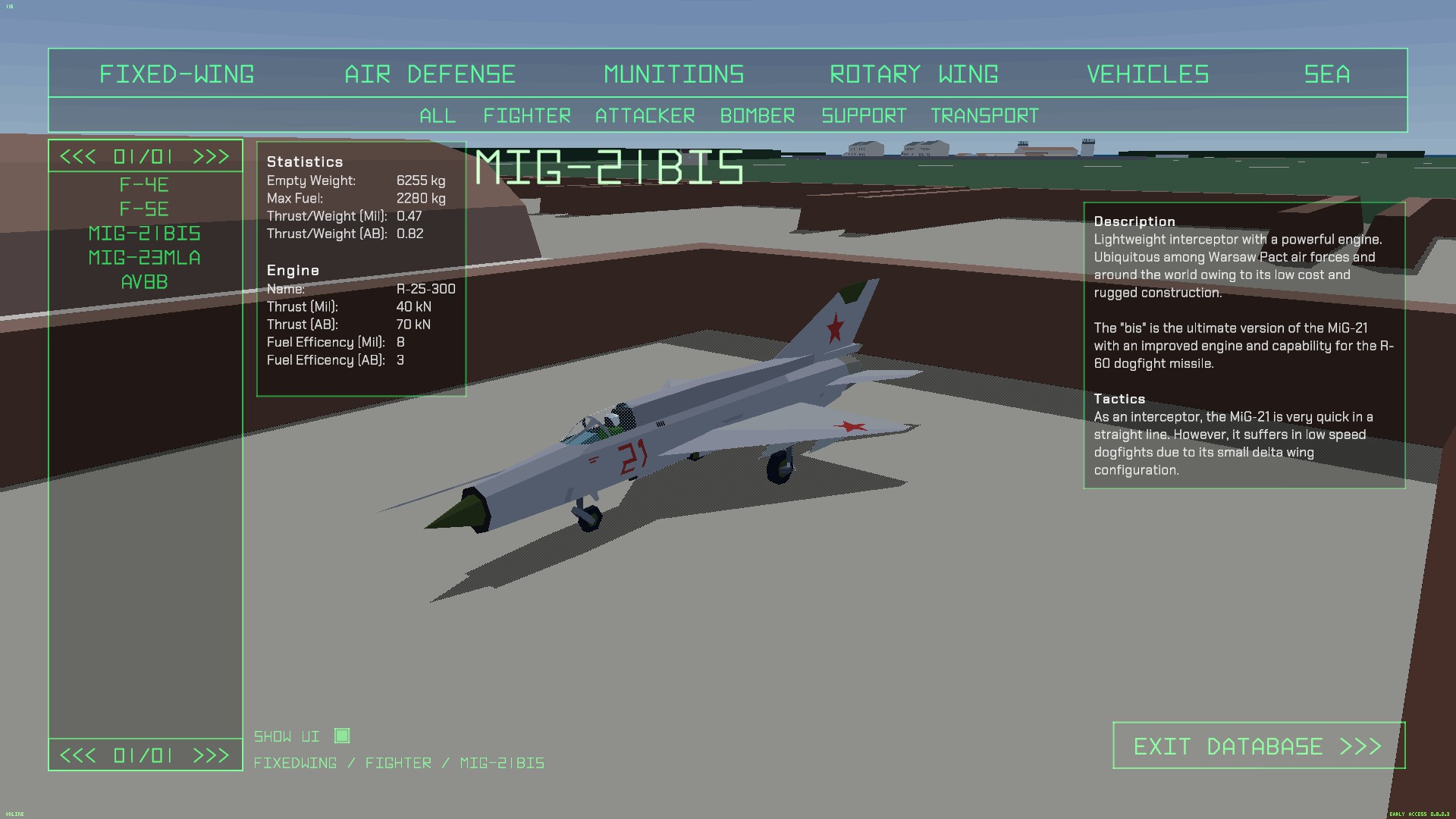Choose the F-5E entry
1456x819 pixels.
coord(144,209)
